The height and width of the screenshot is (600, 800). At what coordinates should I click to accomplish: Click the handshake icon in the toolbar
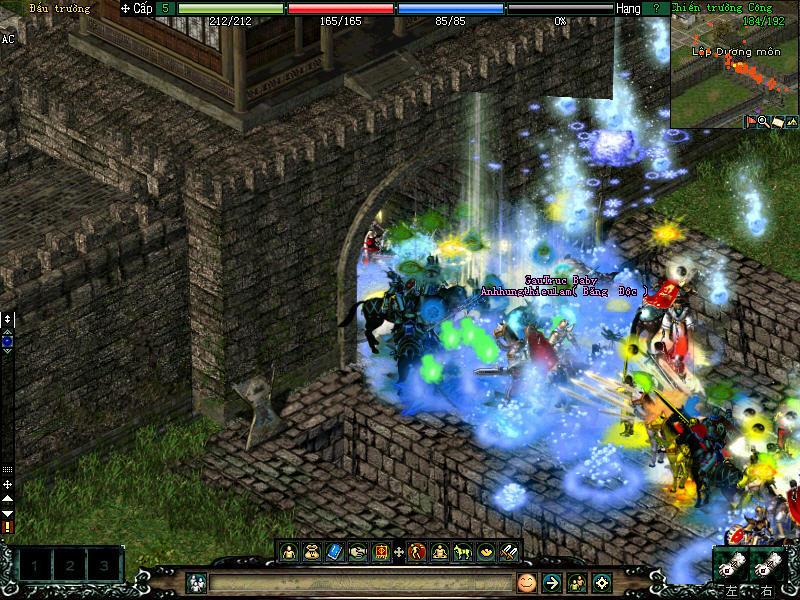click(x=358, y=551)
